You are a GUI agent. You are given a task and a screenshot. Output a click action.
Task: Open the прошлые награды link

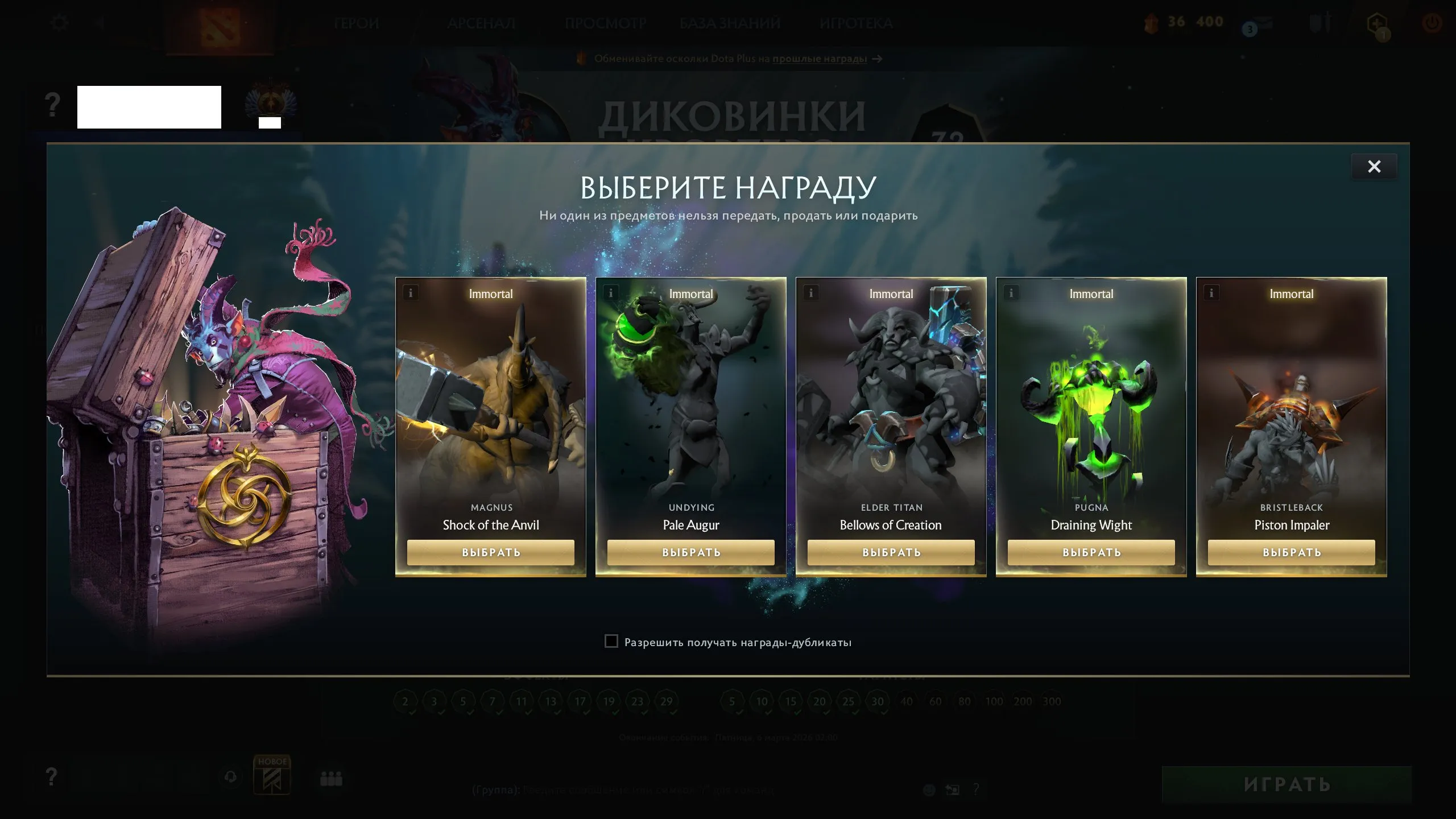click(x=819, y=59)
